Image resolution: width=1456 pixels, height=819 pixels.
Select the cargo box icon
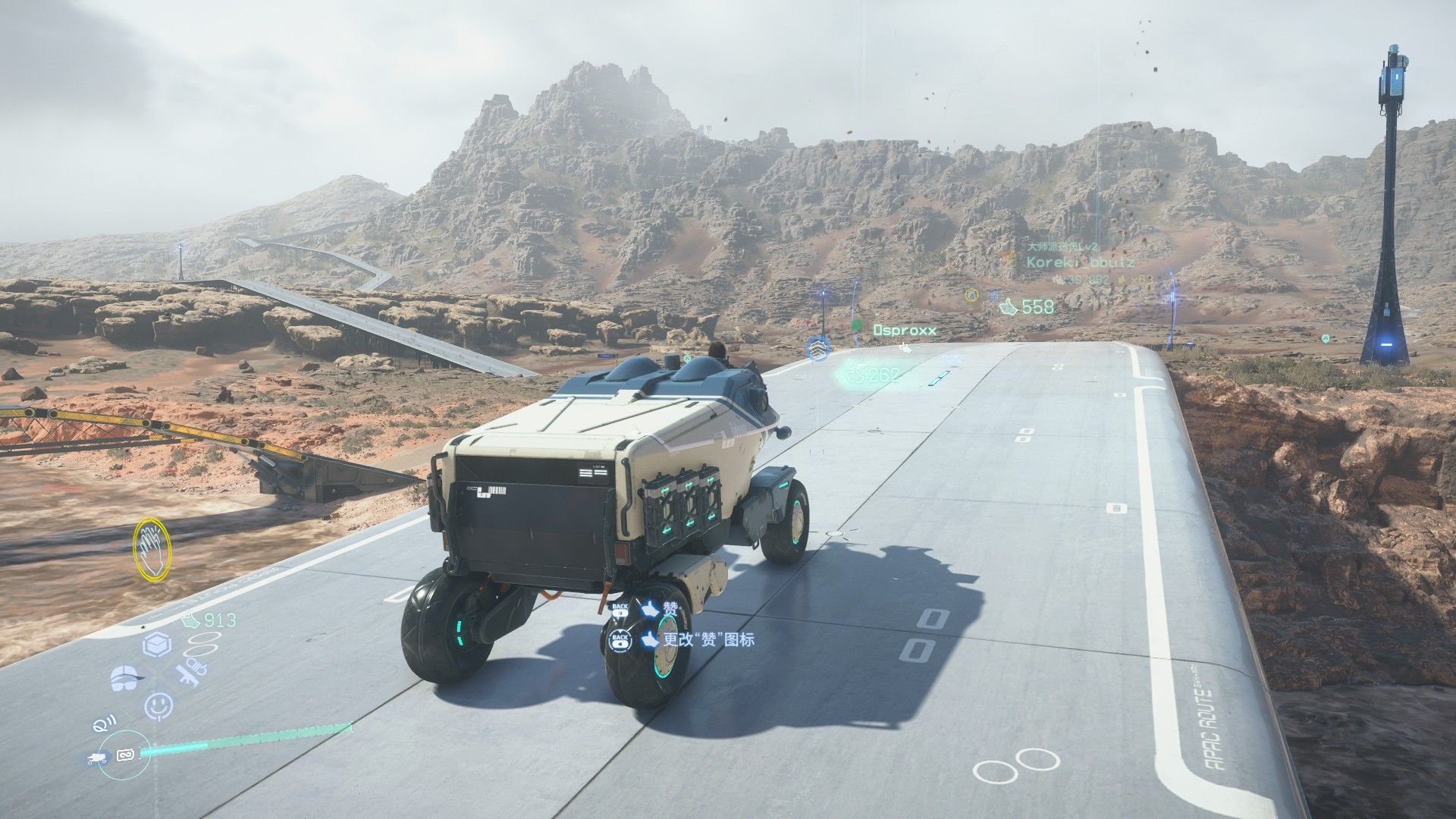pyautogui.click(x=155, y=645)
